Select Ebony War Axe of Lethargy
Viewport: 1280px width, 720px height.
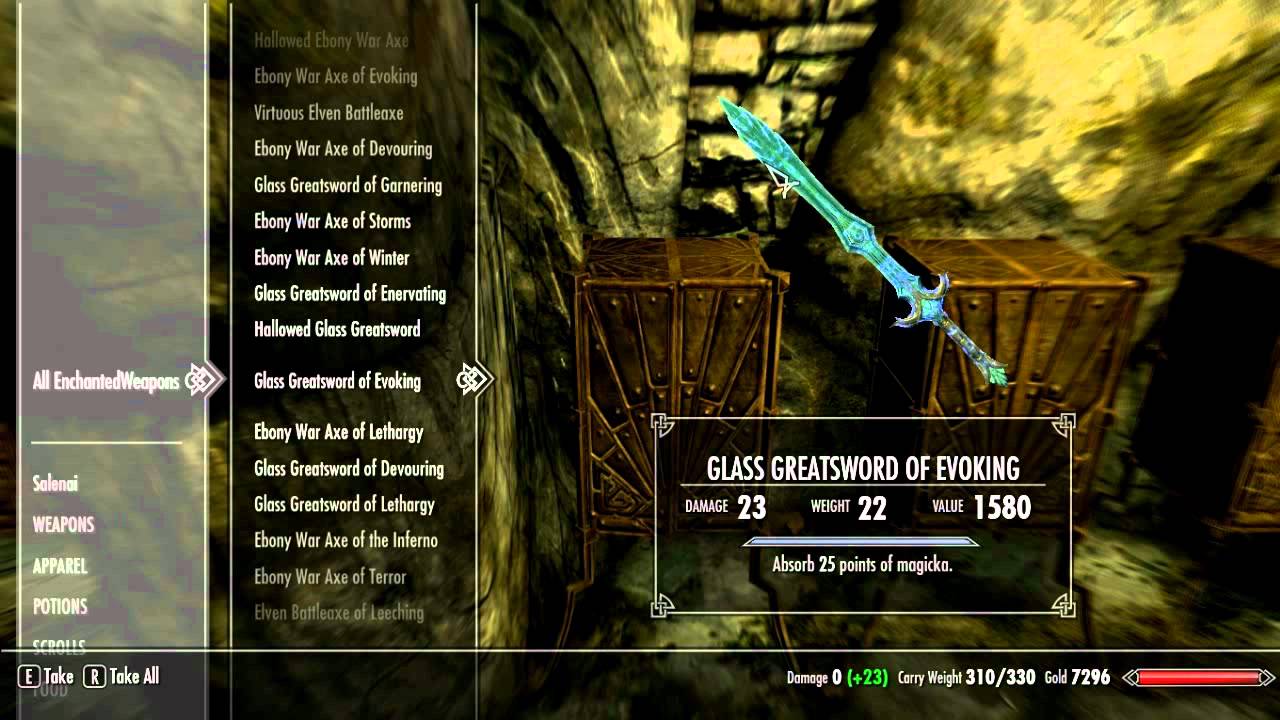(x=338, y=432)
